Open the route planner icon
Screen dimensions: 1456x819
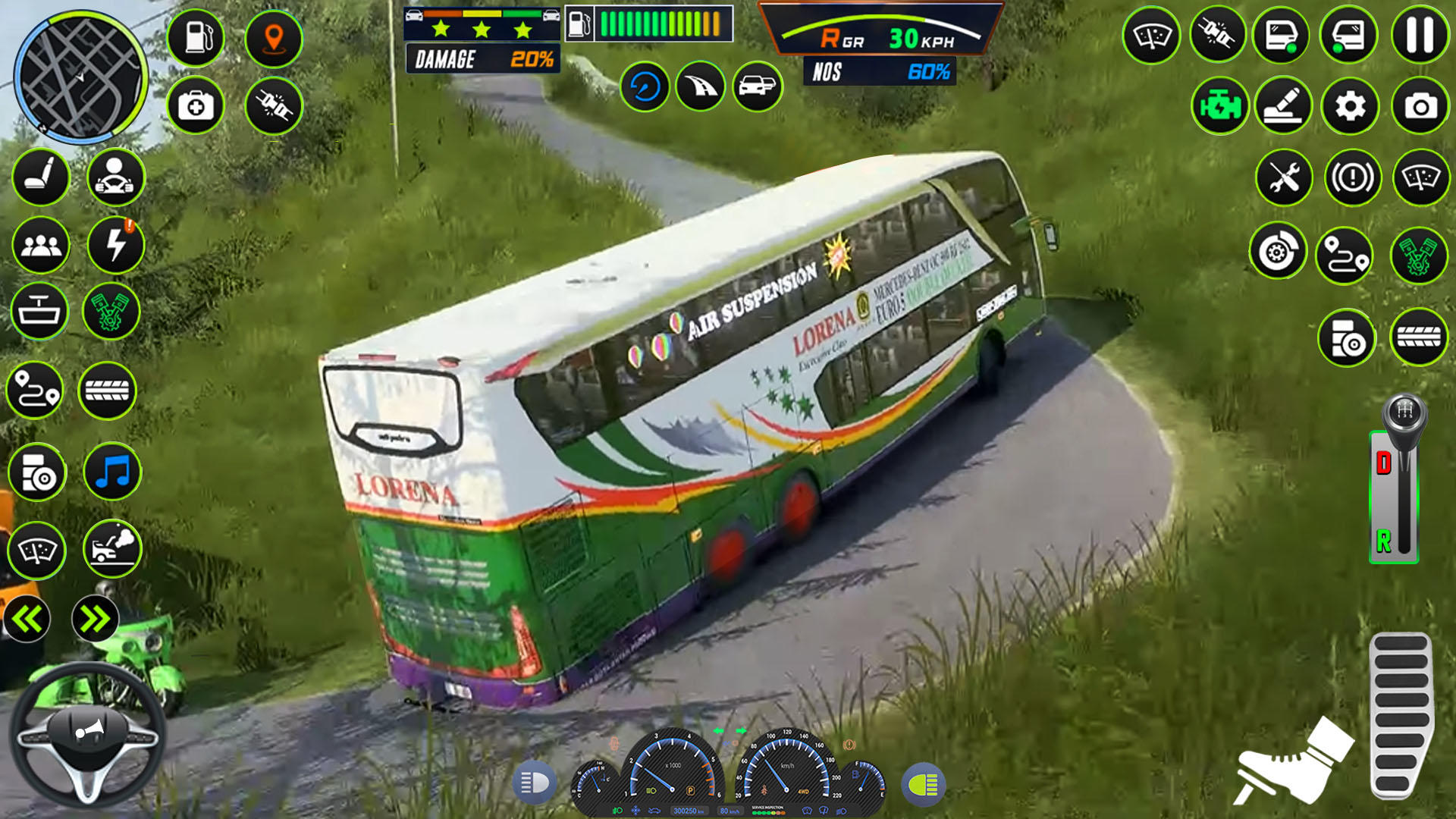[x=1345, y=253]
